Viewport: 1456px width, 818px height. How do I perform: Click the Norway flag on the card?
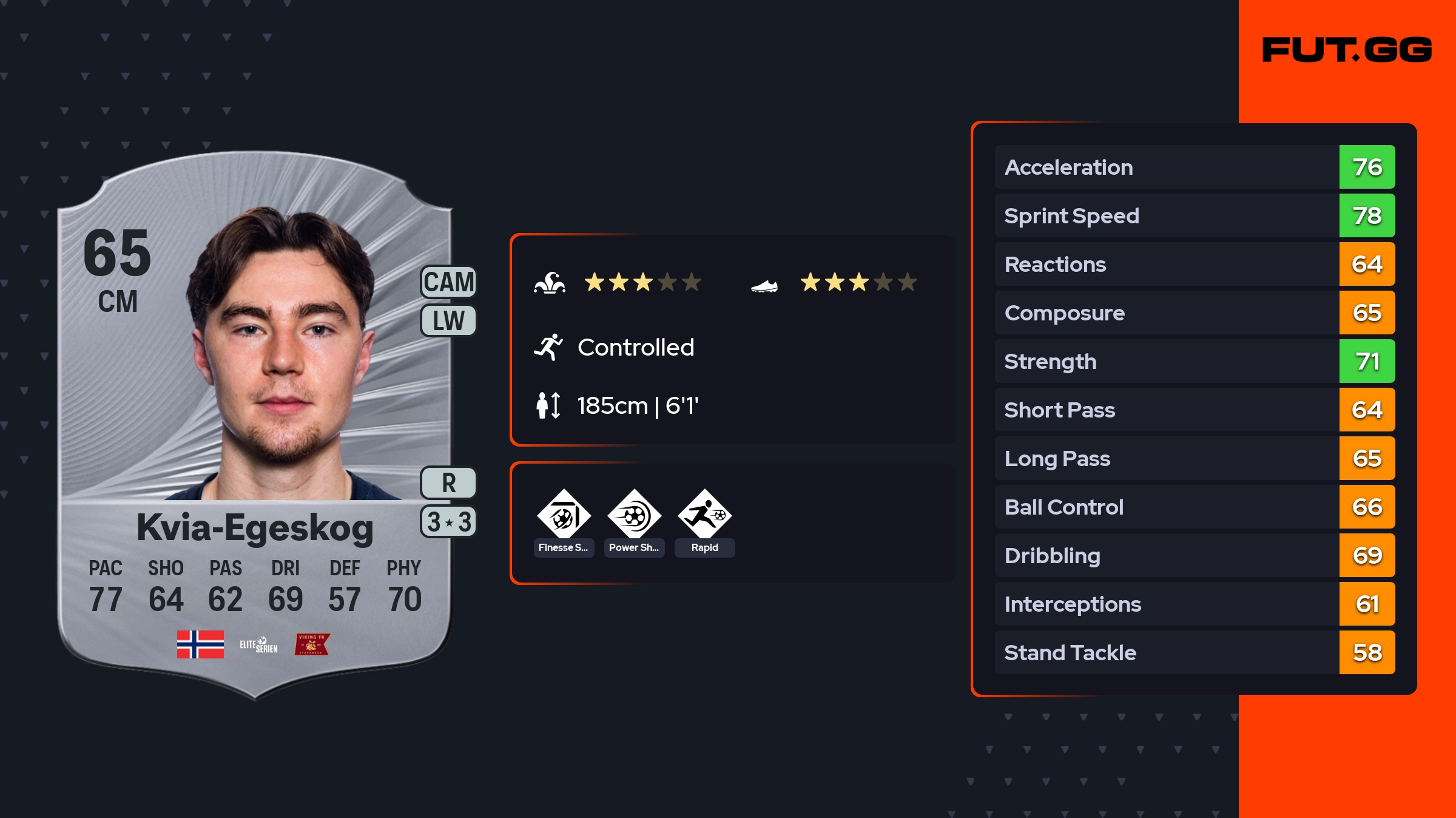click(x=200, y=644)
